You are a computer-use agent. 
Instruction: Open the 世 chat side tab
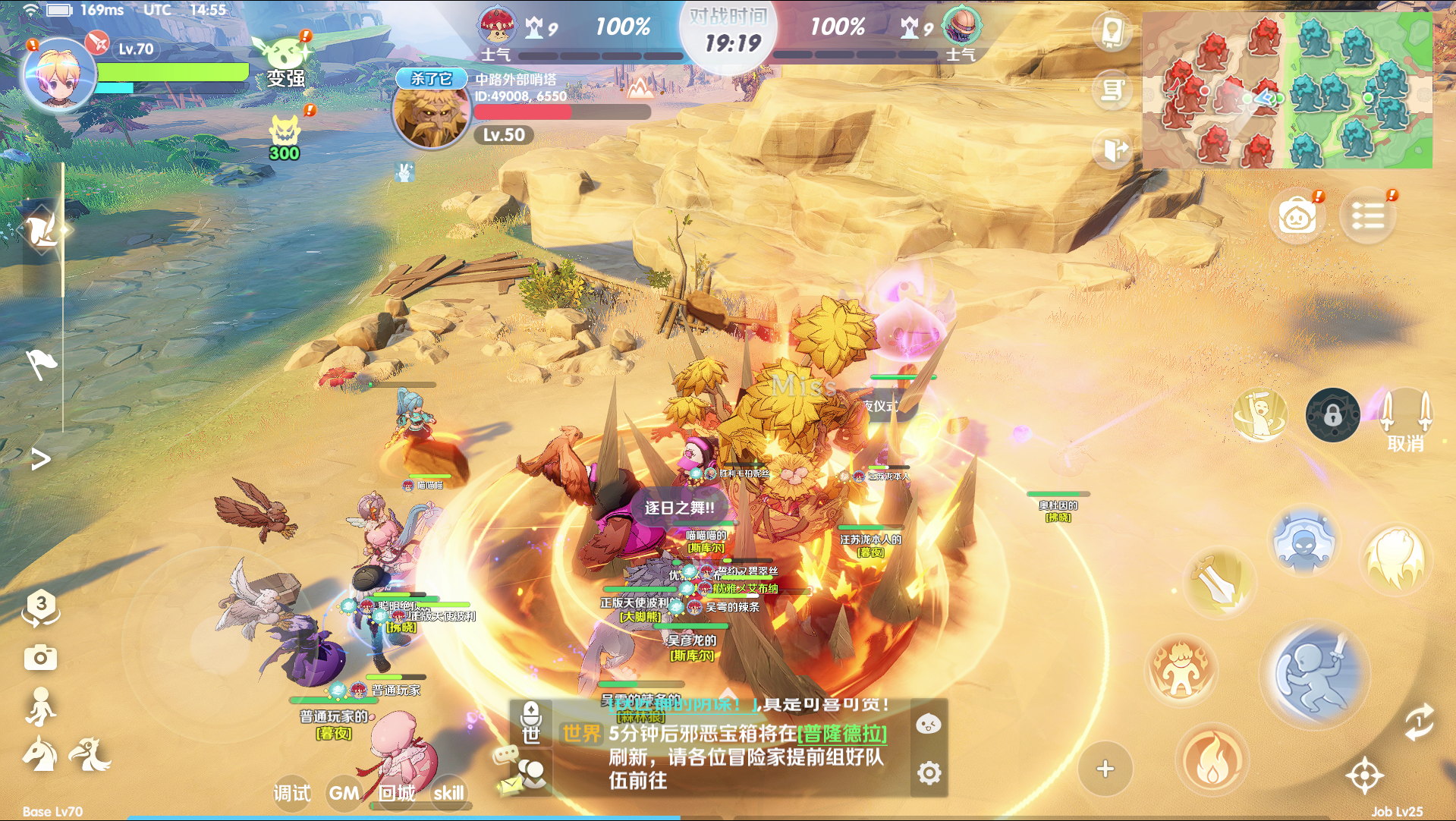[x=533, y=736]
